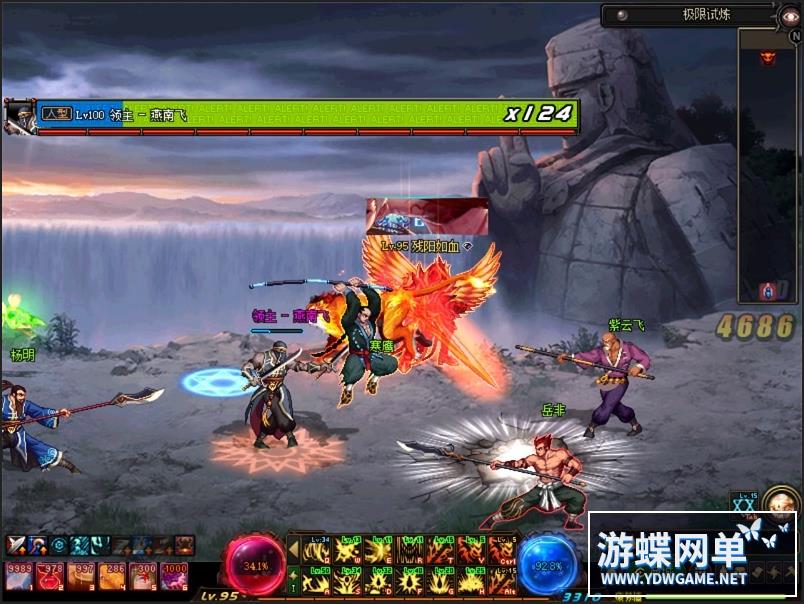Toggle the eye icon beside the dungeon title
The image size is (804, 604).
(x=791, y=15)
